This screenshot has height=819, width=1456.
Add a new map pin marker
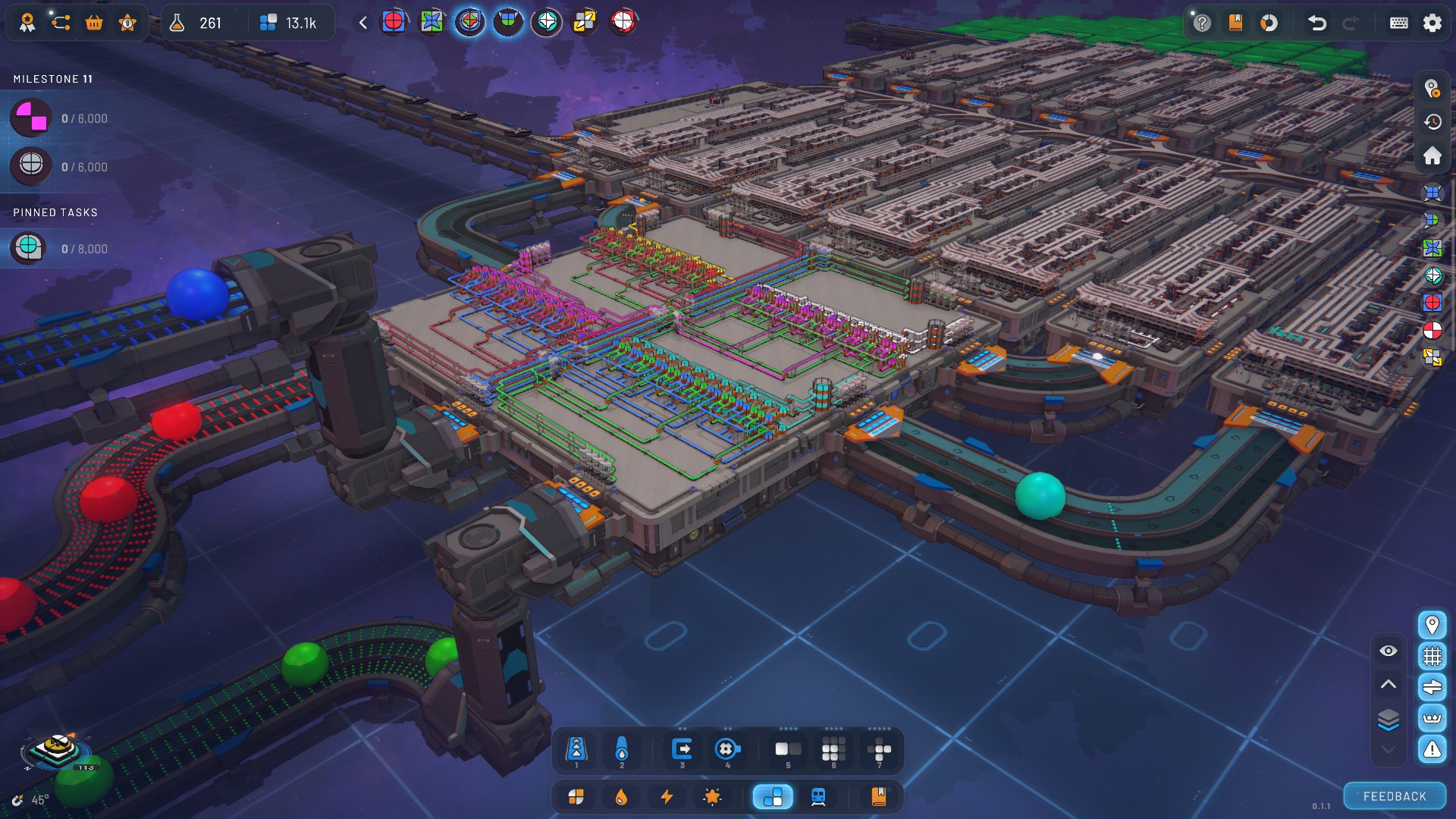tap(1432, 89)
